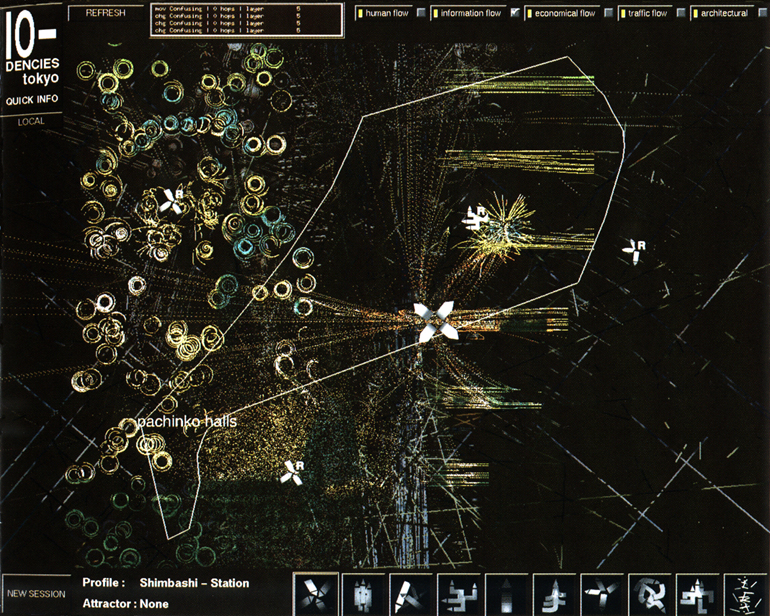The image size is (770, 616).
Task: Toggle the human flow checkbox
Action: (421, 14)
